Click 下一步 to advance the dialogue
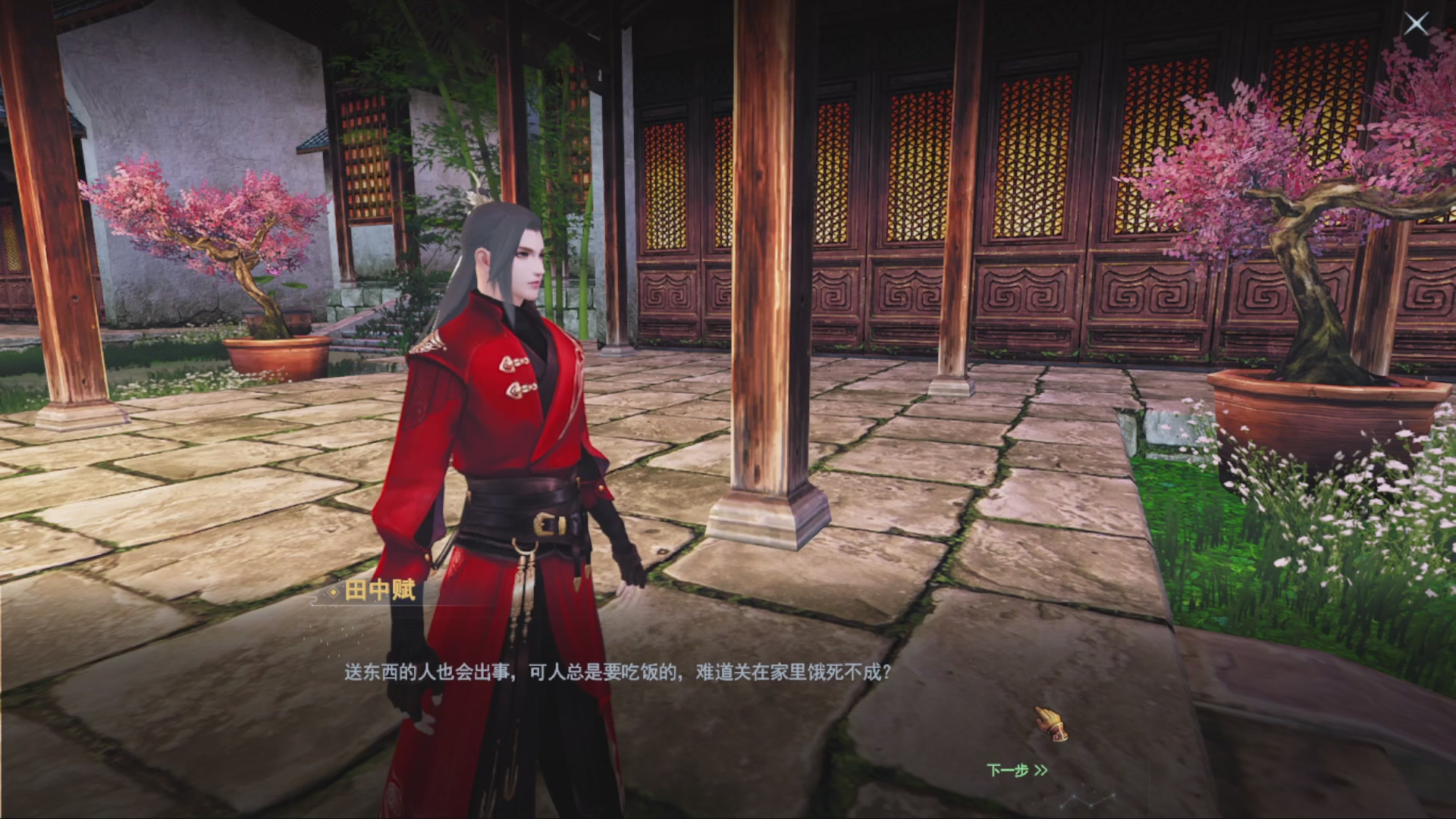1456x819 pixels. pos(1006,769)
